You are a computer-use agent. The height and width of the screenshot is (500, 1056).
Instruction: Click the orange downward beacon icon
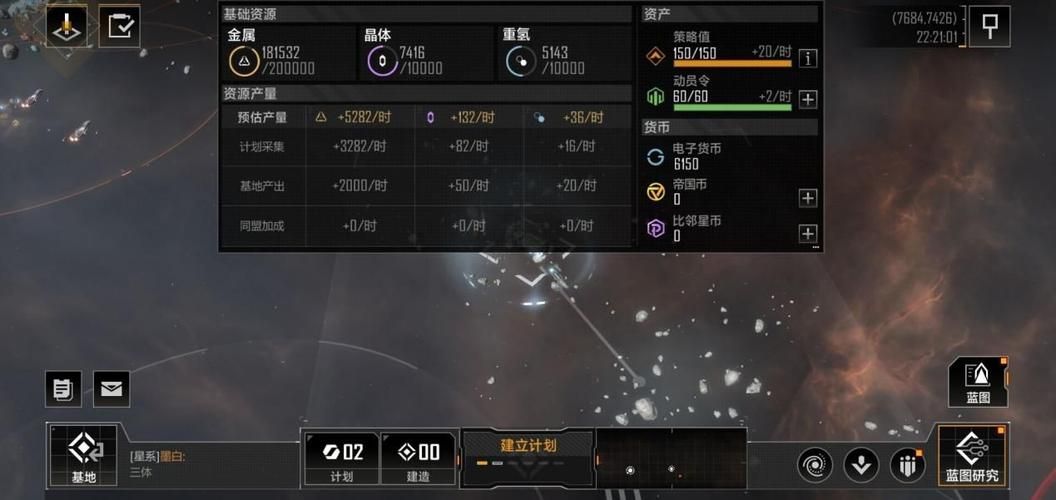pos(67,27)
